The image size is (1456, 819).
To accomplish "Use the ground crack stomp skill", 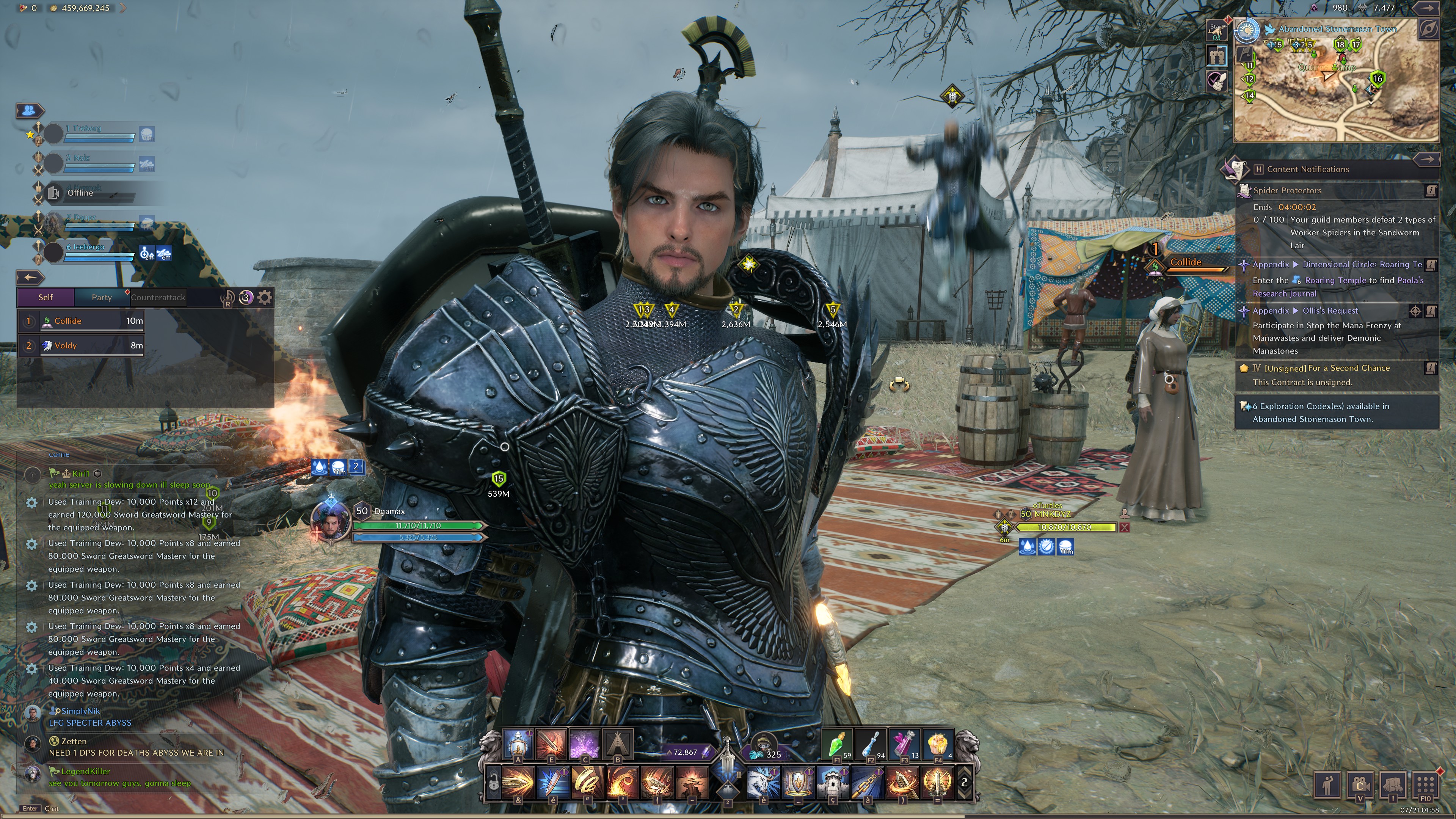I will pos(692,783).
